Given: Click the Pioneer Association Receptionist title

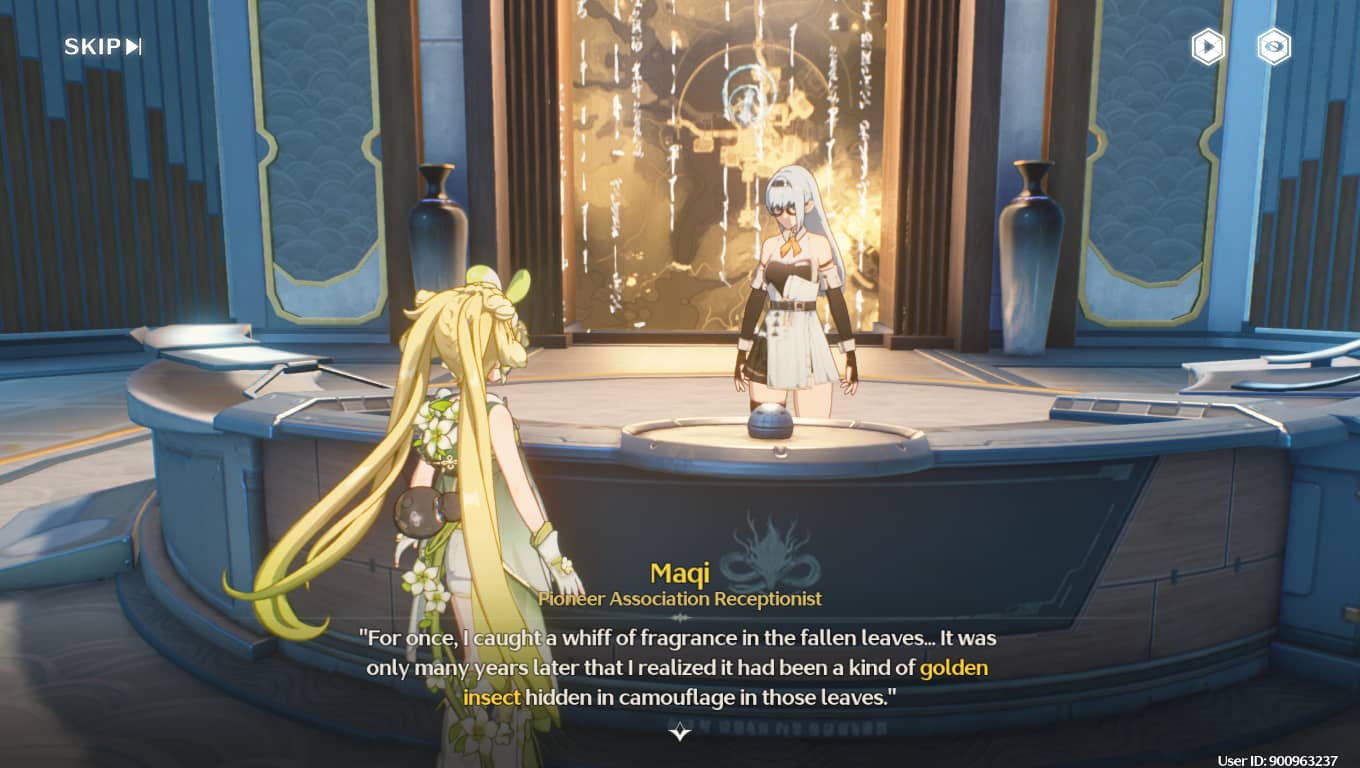Looking at the screenshot, I should (679, 600).
